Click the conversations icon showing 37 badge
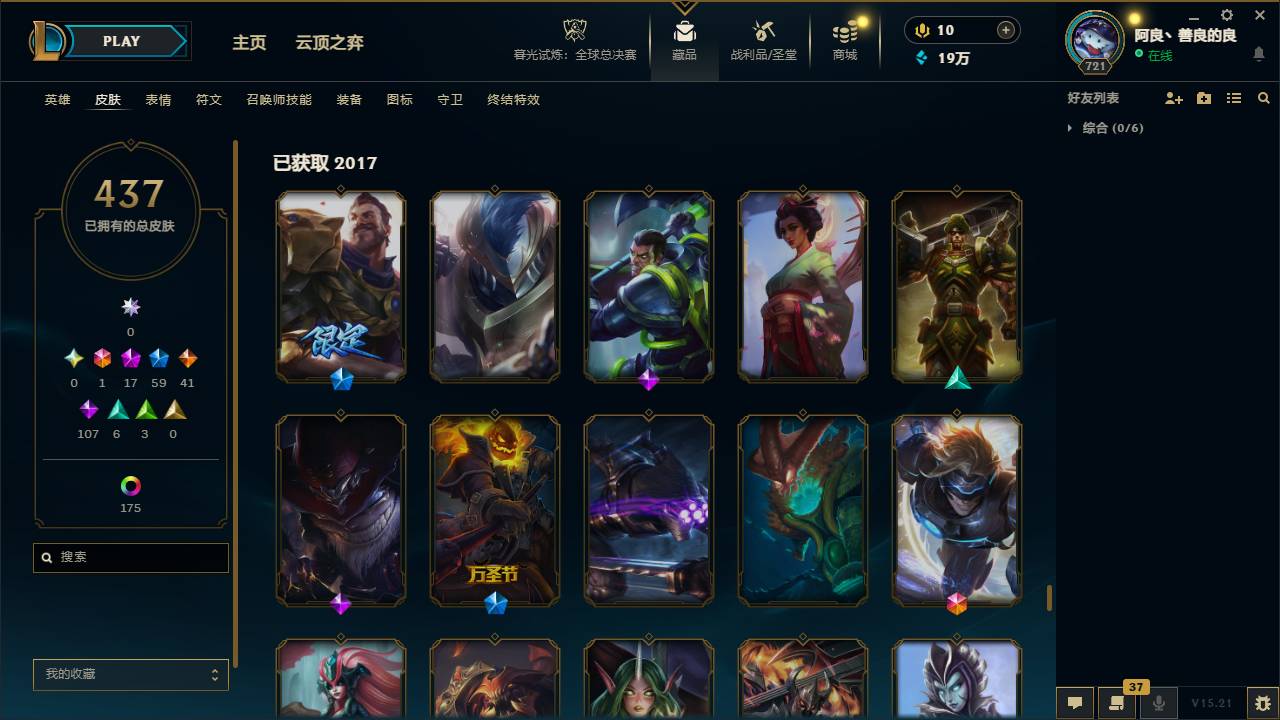Screen dimensions: 1280x720 click(x=1117, y=704)
